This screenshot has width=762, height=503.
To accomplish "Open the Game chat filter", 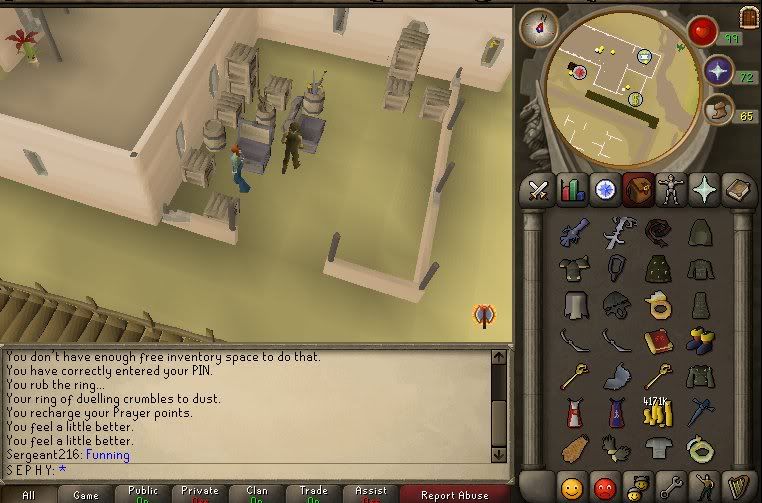I will coord(85,494).
